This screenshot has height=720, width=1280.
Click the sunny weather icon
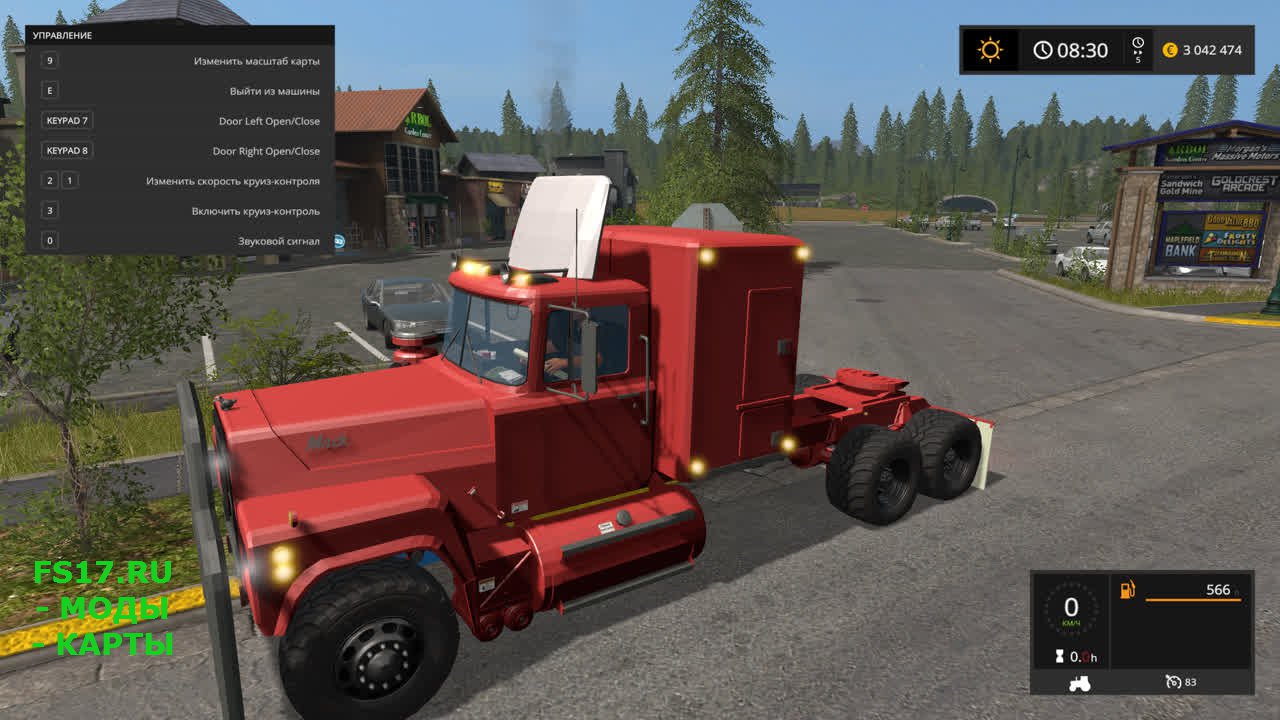(990, 50)
